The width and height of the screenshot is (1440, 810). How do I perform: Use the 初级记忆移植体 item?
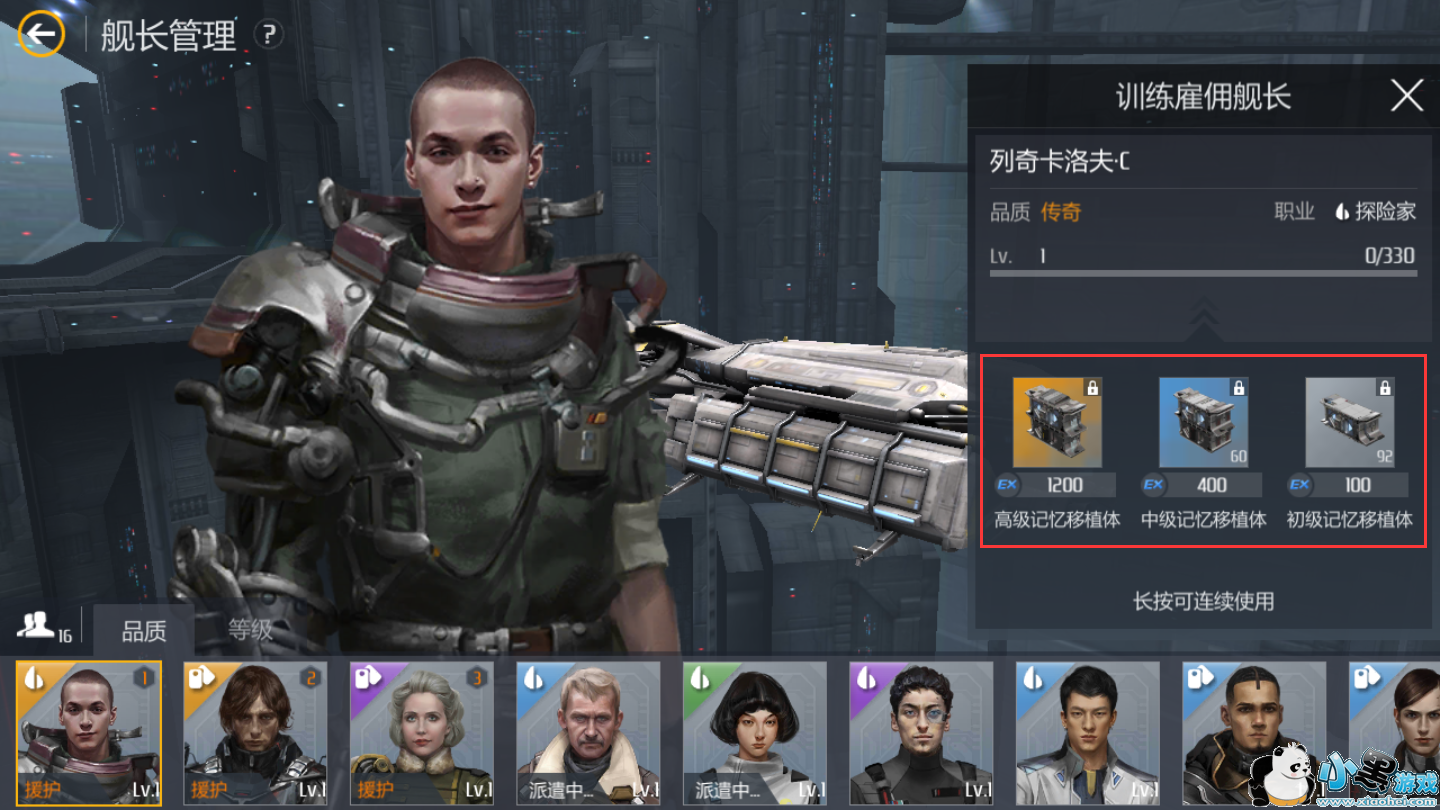[x=1349, y=423]
